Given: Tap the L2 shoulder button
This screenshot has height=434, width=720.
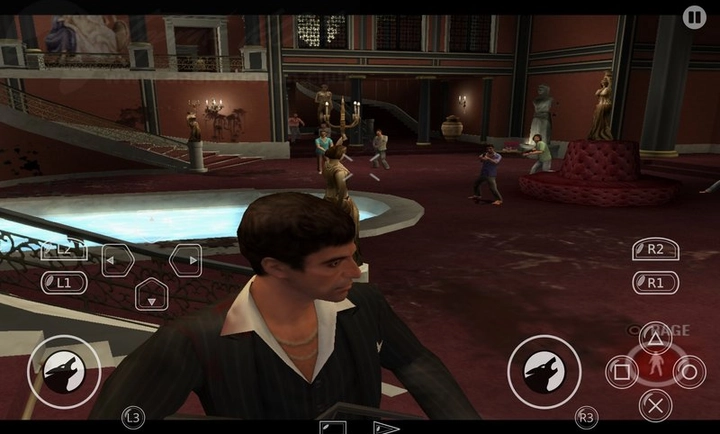Looking at the screenshot, I should click(x=64, y=250).
